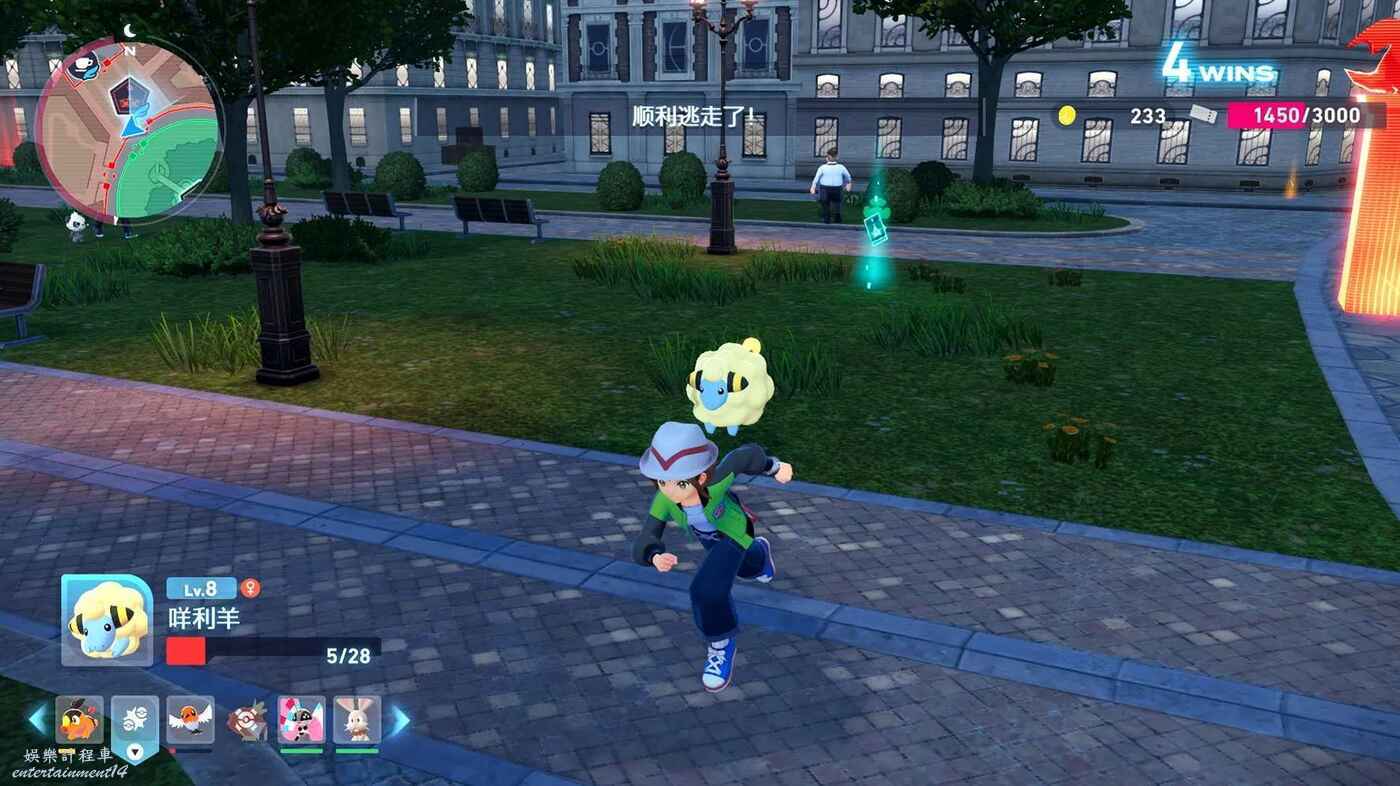Switch to the pink Spritzee party slot
The width and height of the screenshot is (1400, 786).
coord(301,719)
